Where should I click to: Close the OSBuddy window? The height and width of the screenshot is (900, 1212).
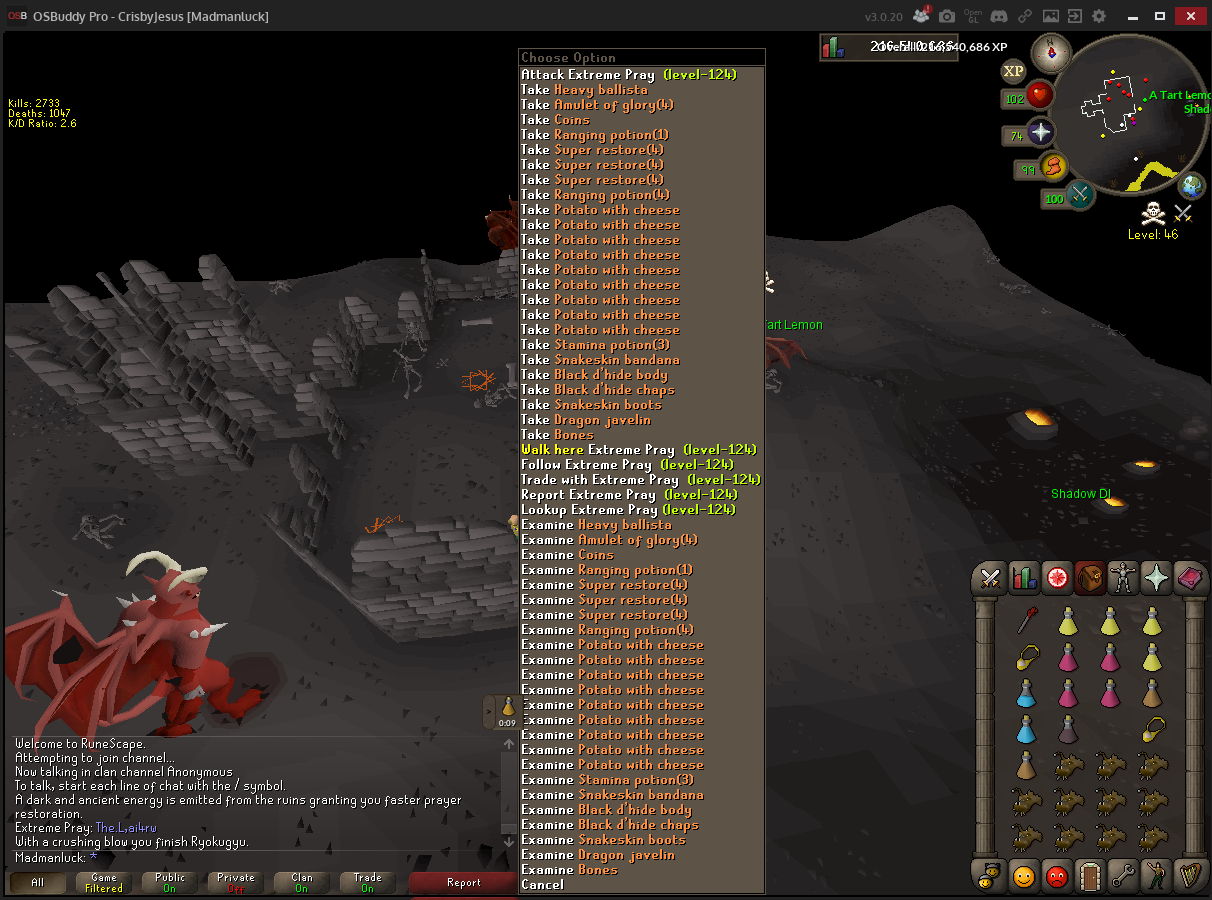tap(1188, 16)
